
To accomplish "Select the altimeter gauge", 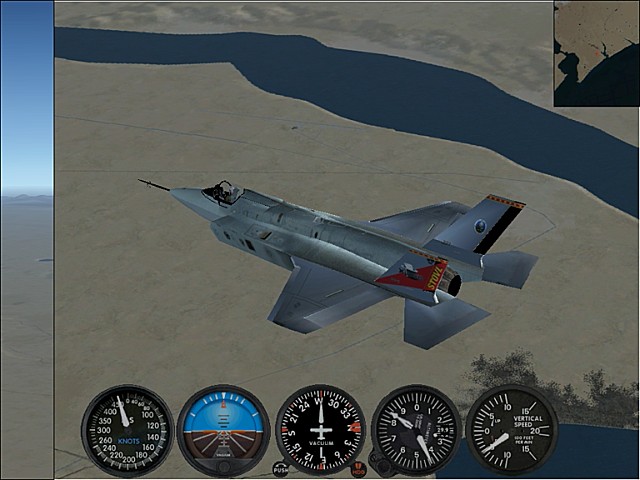I will point(416,430).
